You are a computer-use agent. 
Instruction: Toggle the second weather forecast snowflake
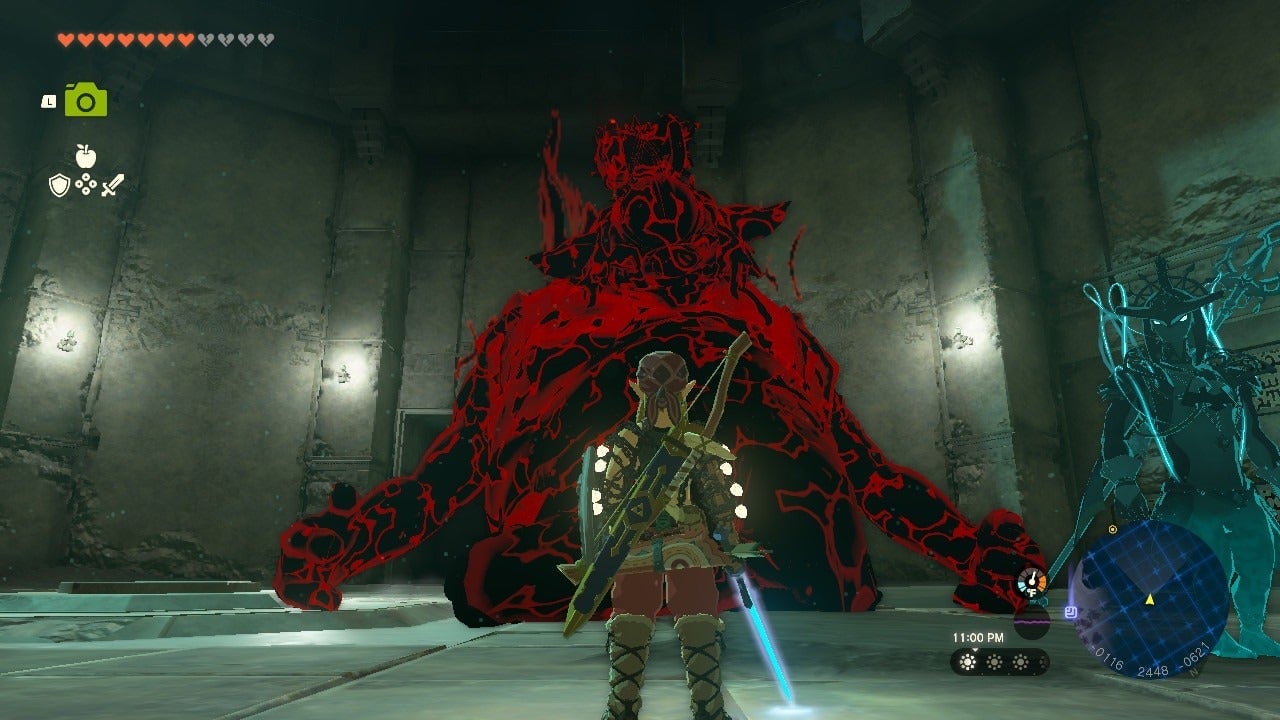[994, 662]
